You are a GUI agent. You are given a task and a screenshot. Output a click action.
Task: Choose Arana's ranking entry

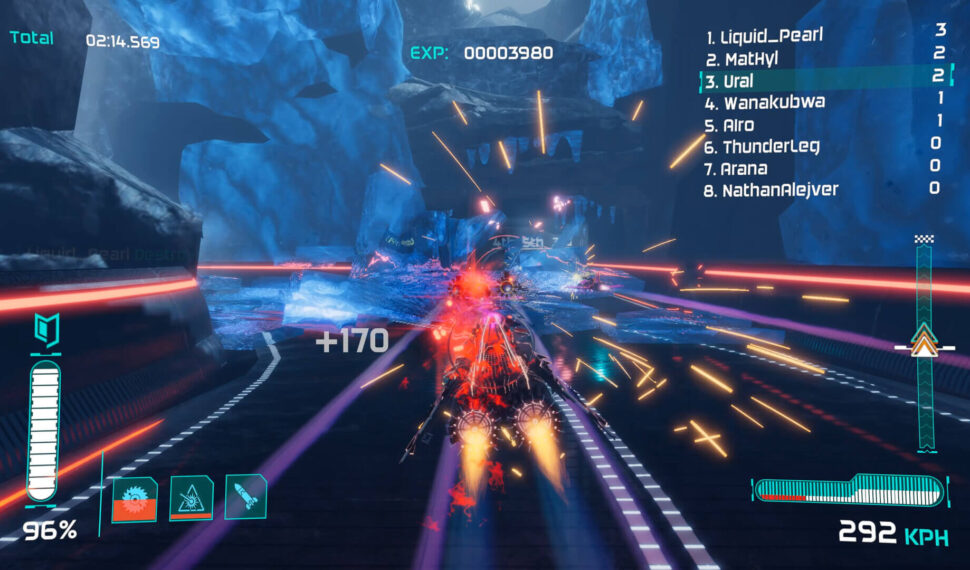(743, 168)
